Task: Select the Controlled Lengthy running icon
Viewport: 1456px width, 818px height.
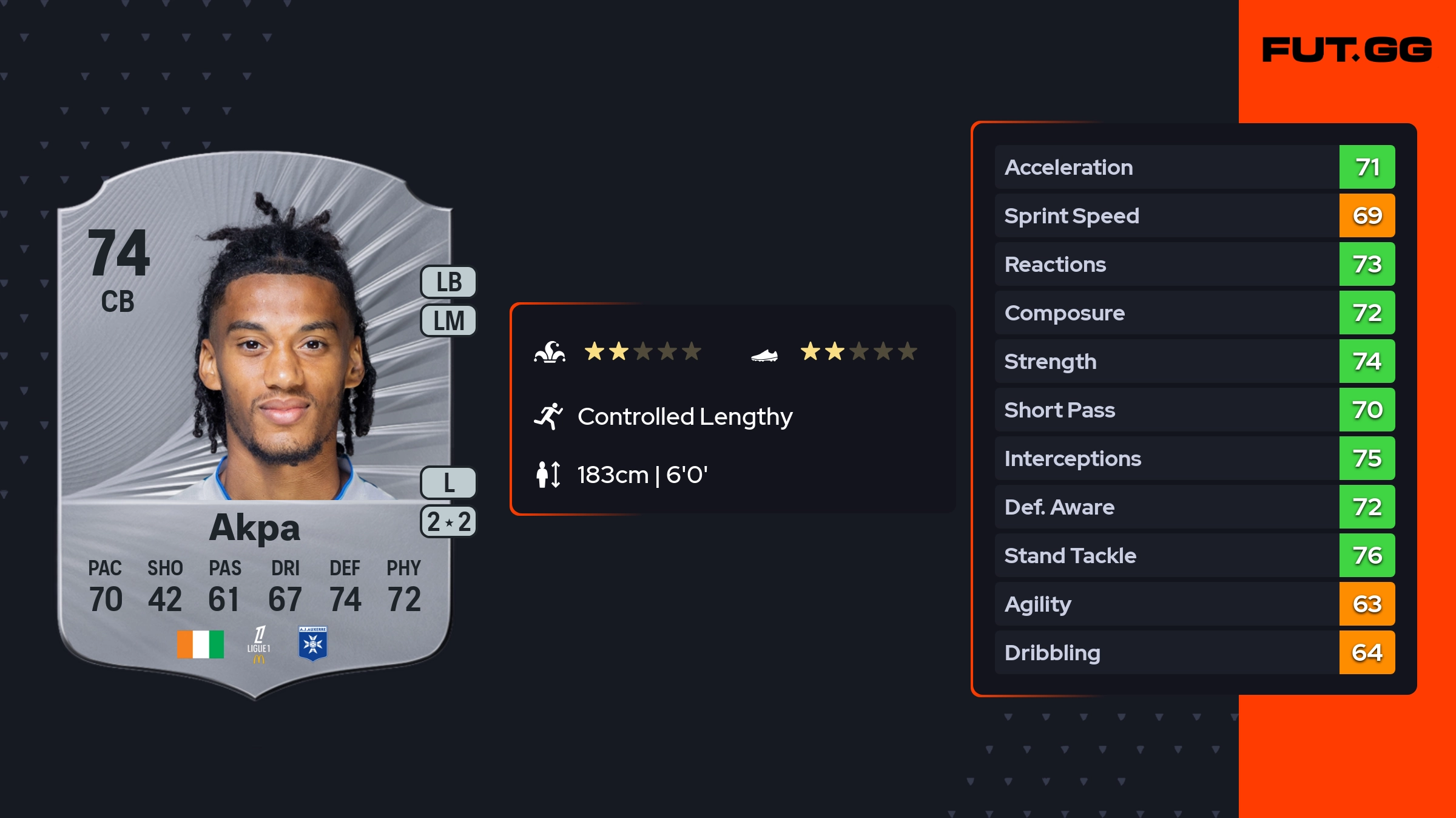Action: tap(548, 416)
